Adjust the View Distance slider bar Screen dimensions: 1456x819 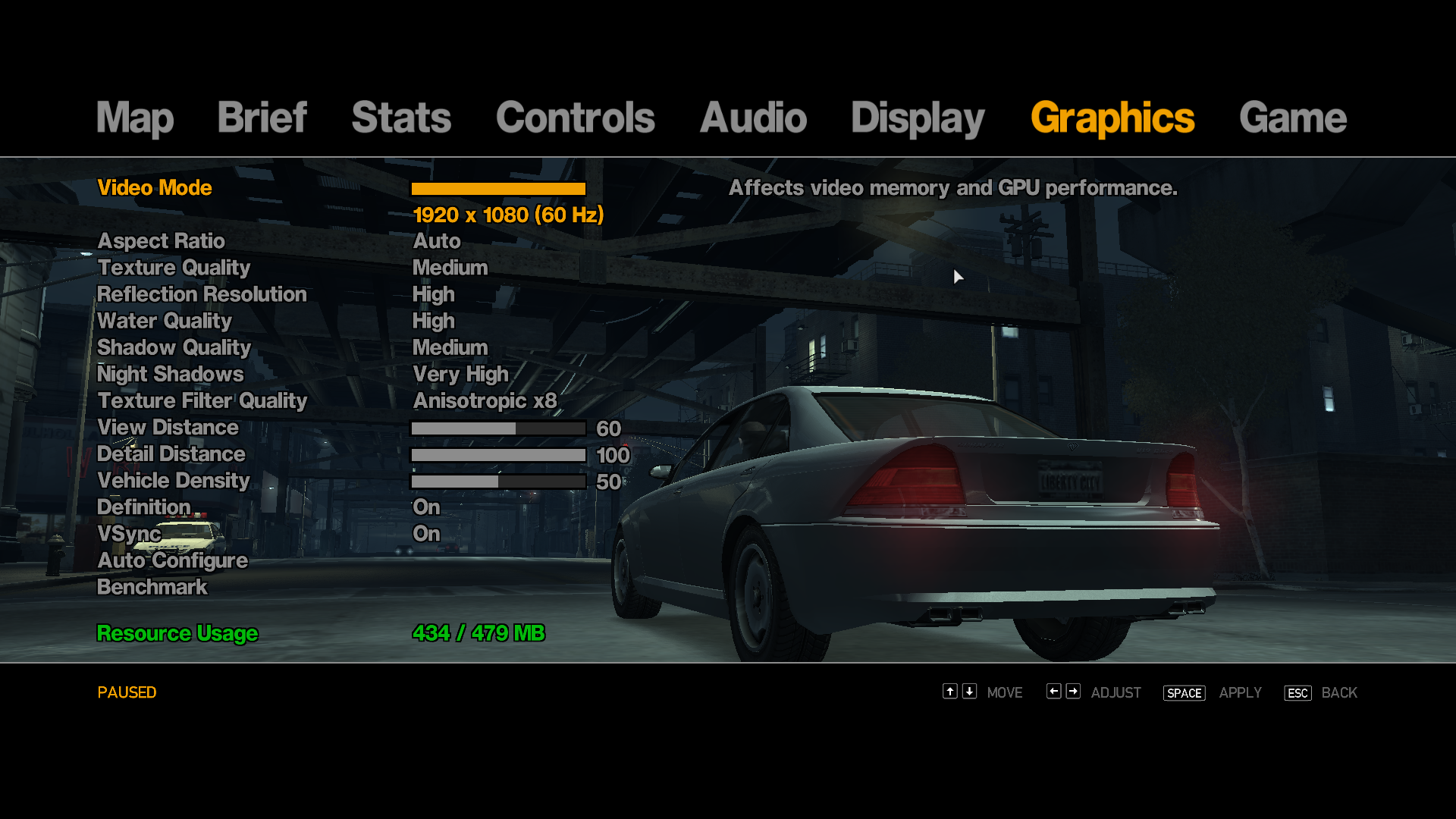[x=498, y=428]
